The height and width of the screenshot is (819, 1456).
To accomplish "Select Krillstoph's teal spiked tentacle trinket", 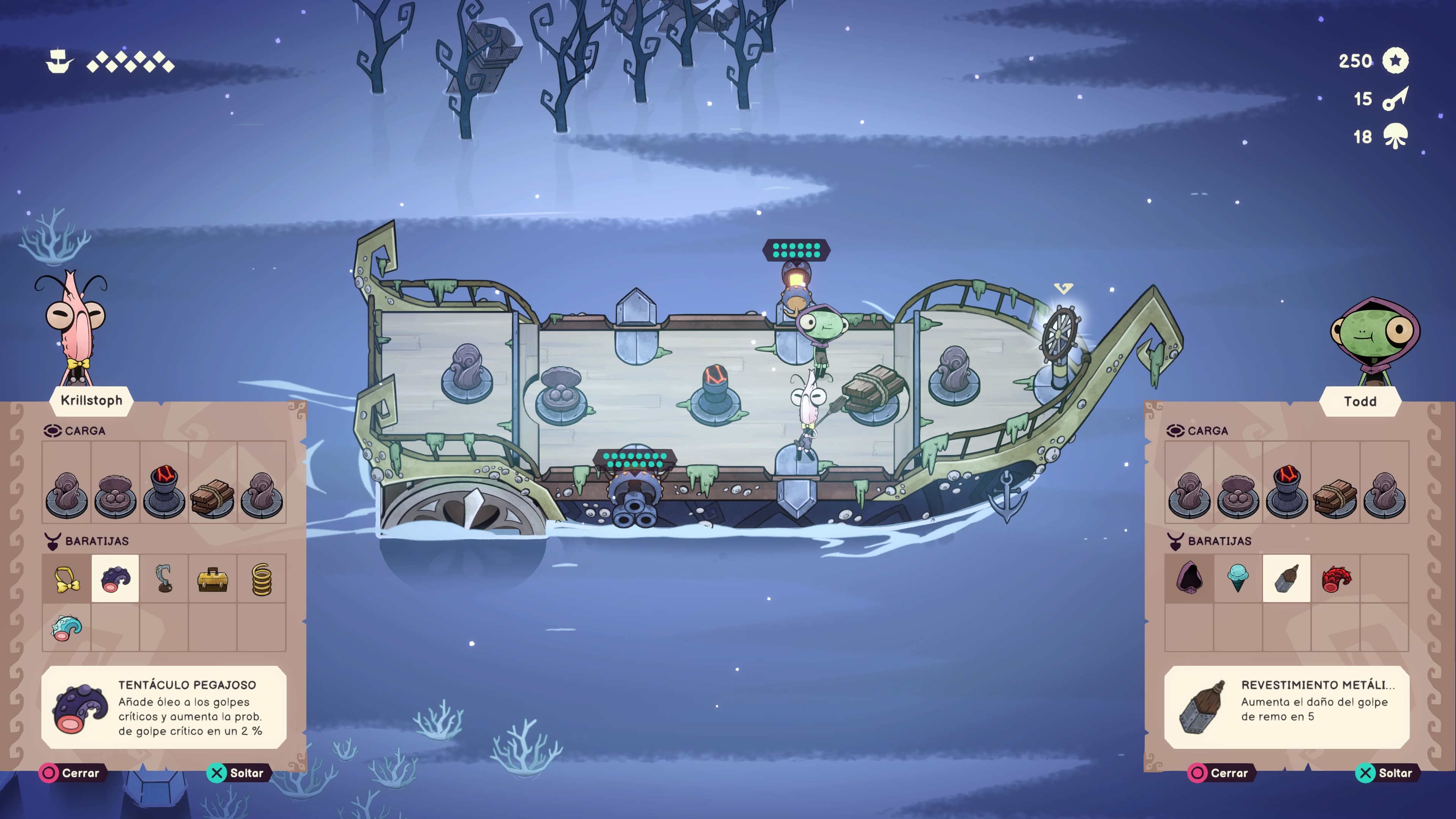I will point(67,628).
